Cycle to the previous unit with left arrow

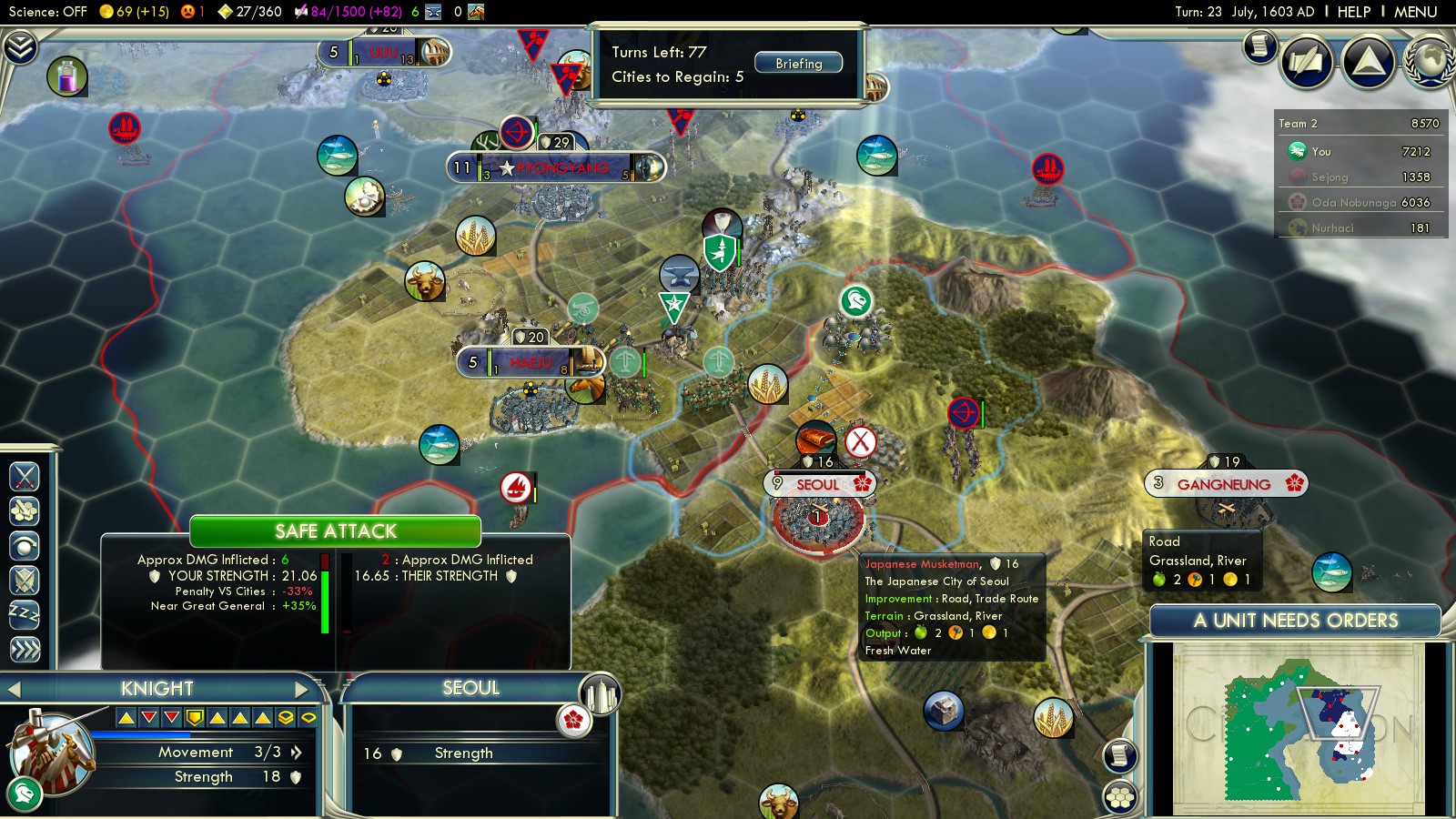[x=14, y=689]
